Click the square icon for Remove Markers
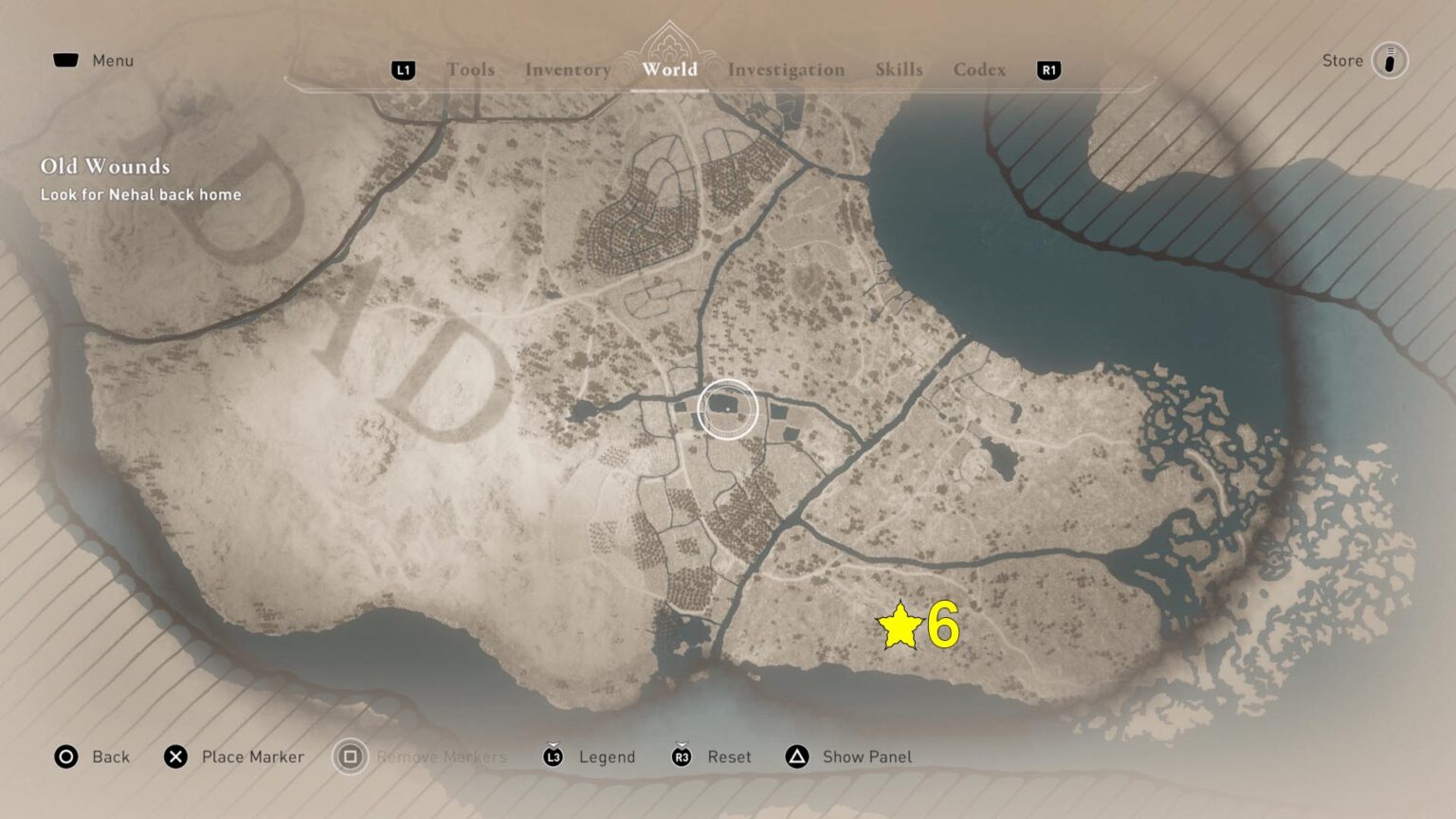Viewport: 1456px width, 819px height. click(348, 756)
